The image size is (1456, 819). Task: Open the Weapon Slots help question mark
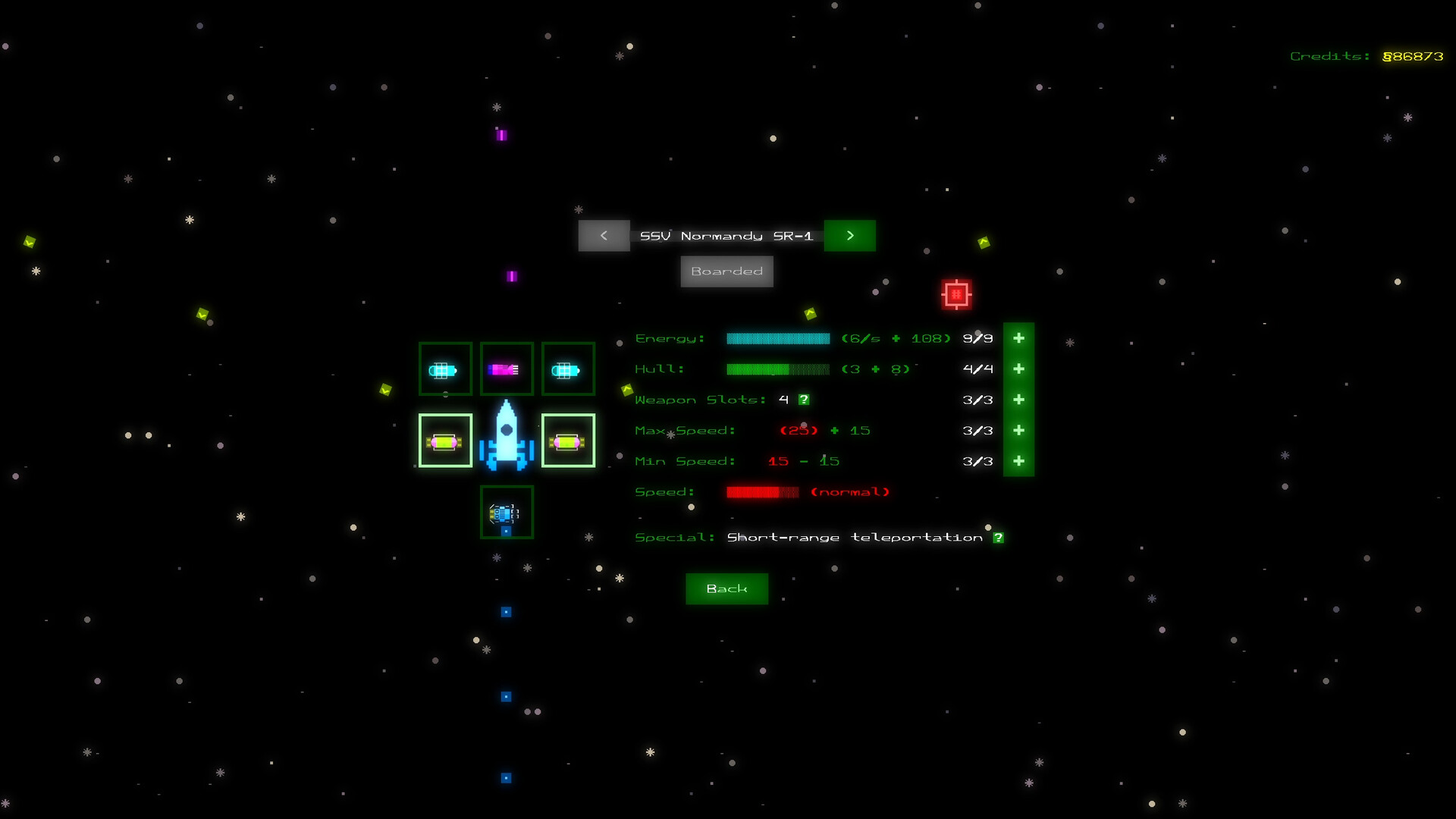tap(804, 399)
